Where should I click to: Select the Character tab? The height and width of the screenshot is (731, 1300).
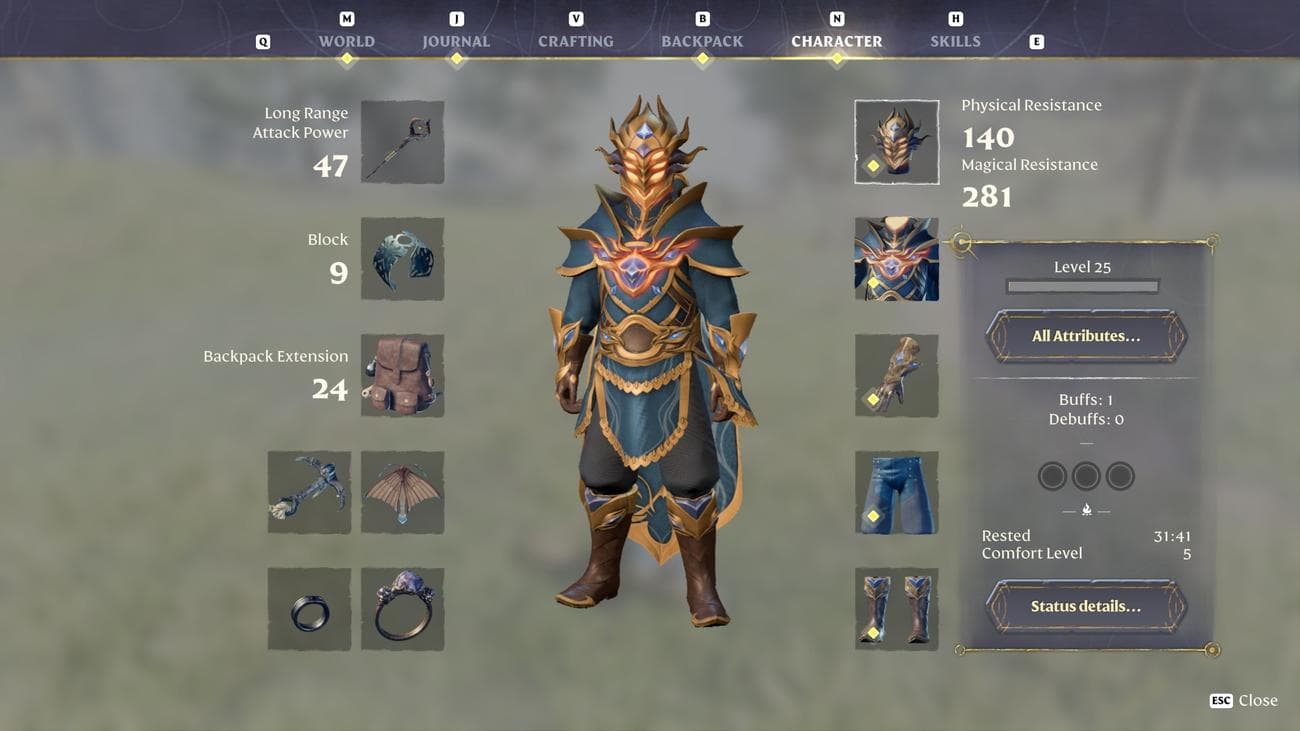(836, 41)
